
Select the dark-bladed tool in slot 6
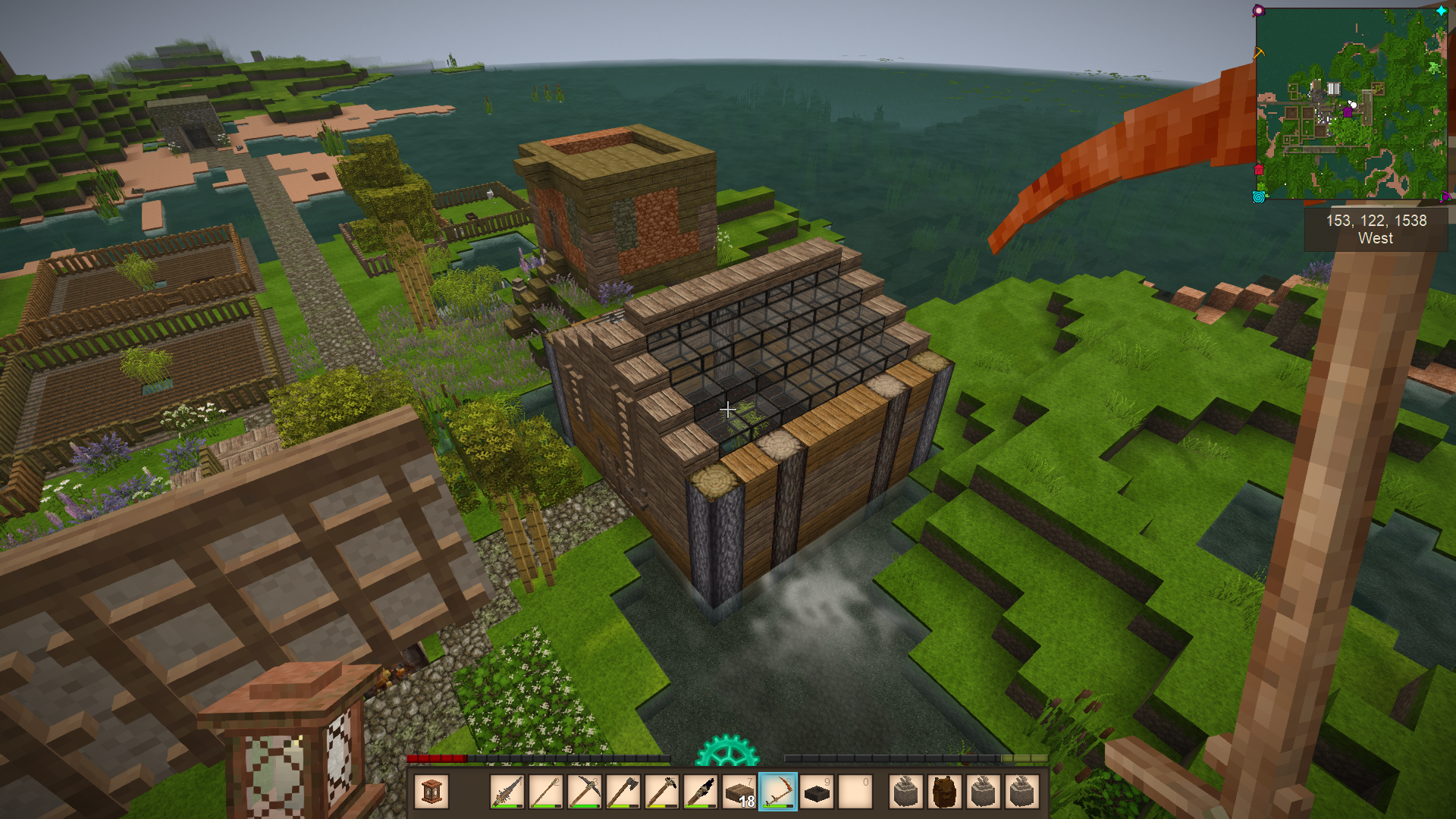click(701, 792)
